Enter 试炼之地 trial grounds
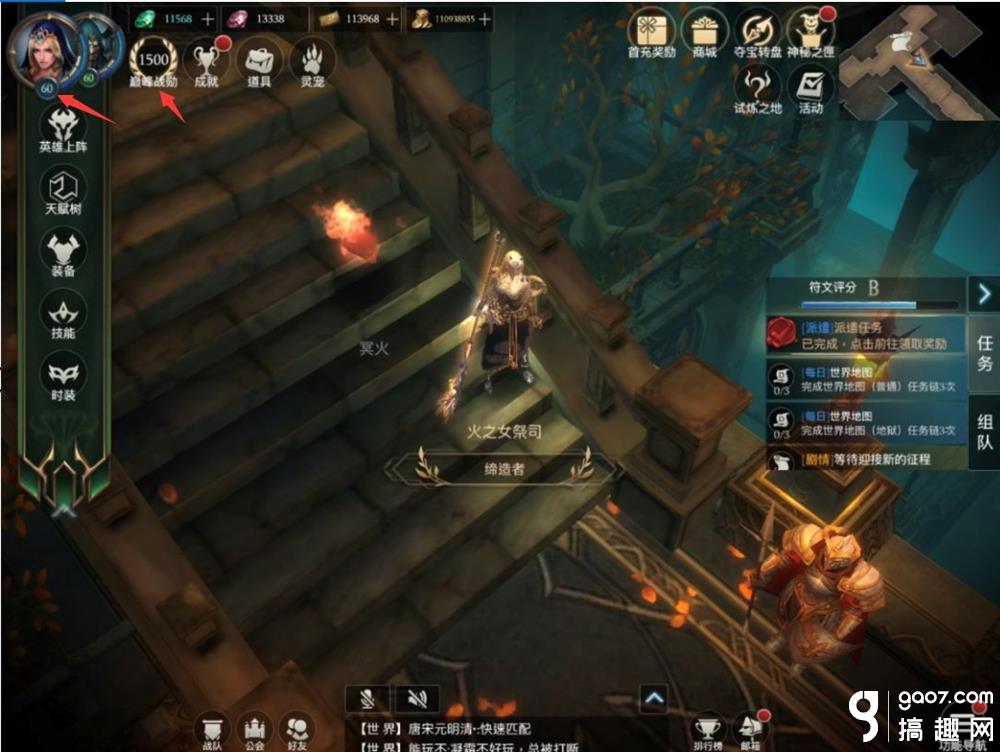Image resolution: width=1000 pixels, height=752 pixels. pos(758,88)
